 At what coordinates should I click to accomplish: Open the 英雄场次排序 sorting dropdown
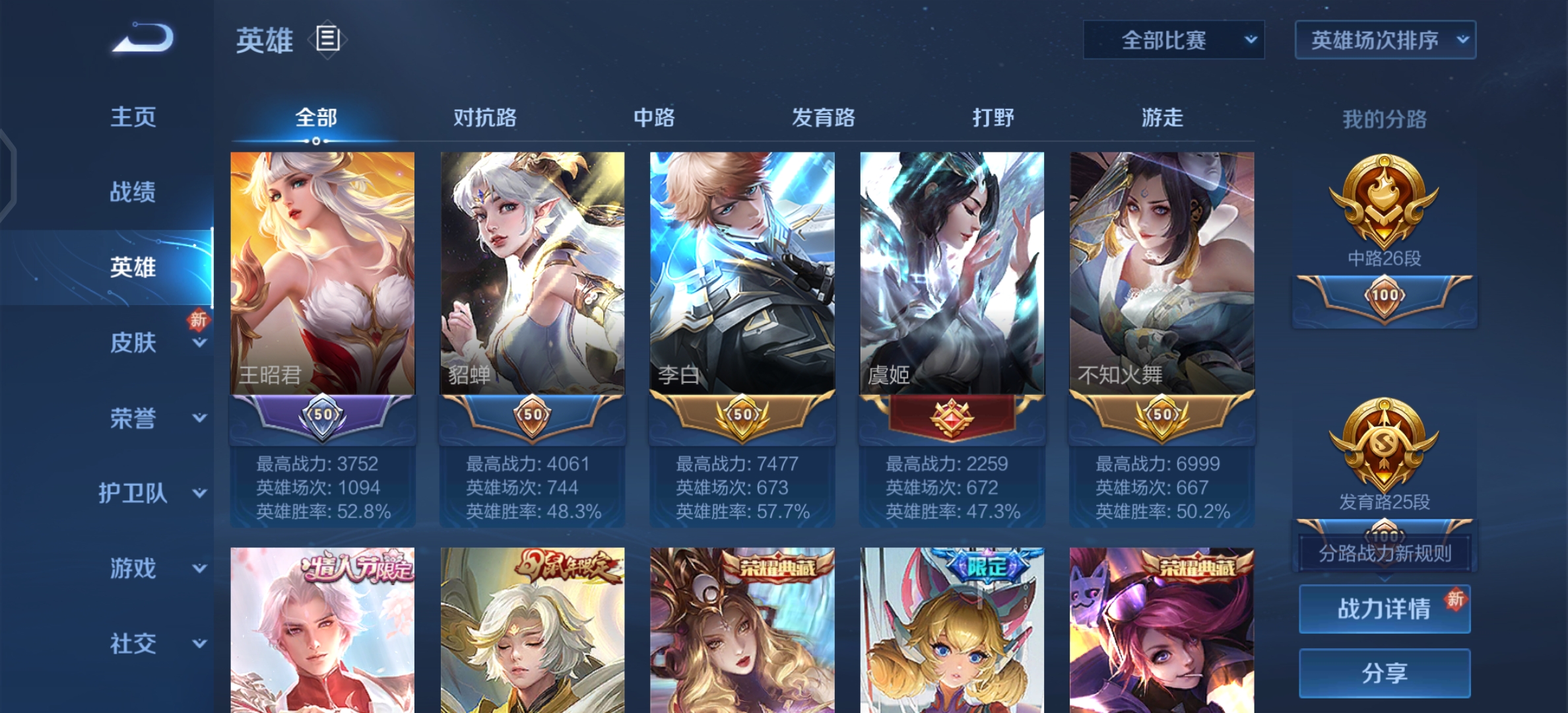pos(1385,40)
